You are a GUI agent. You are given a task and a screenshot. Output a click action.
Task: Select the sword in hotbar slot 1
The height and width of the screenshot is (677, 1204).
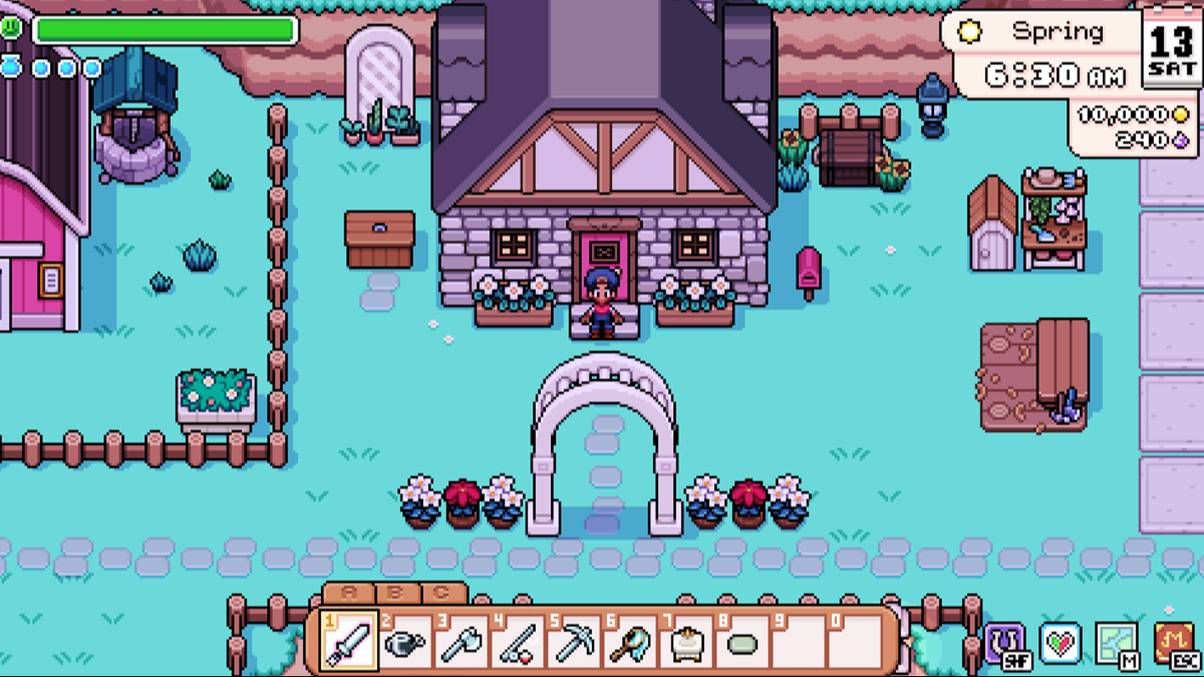[350, 641]
